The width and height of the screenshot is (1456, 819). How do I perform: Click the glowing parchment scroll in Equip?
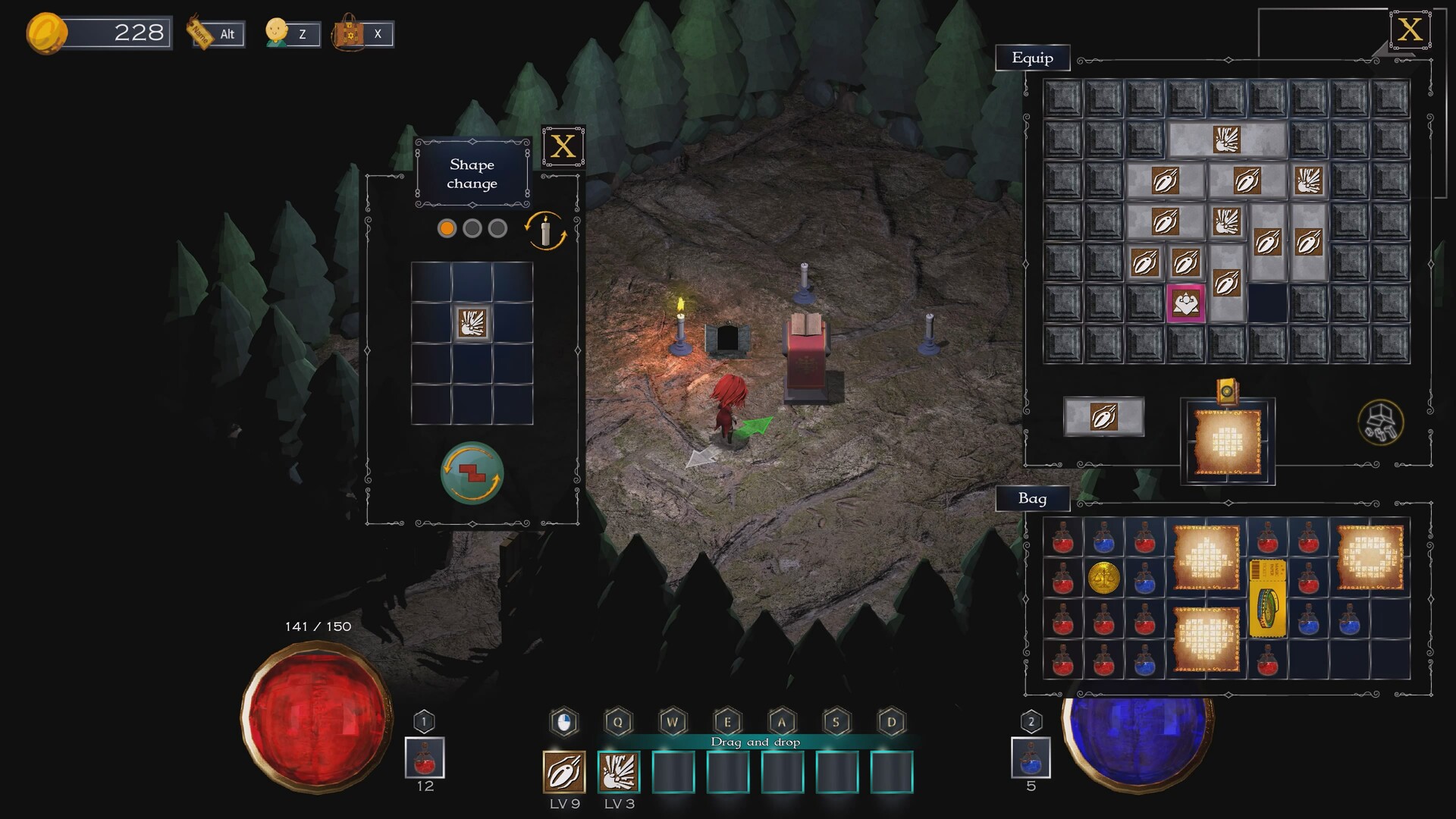pos(1227,442)
